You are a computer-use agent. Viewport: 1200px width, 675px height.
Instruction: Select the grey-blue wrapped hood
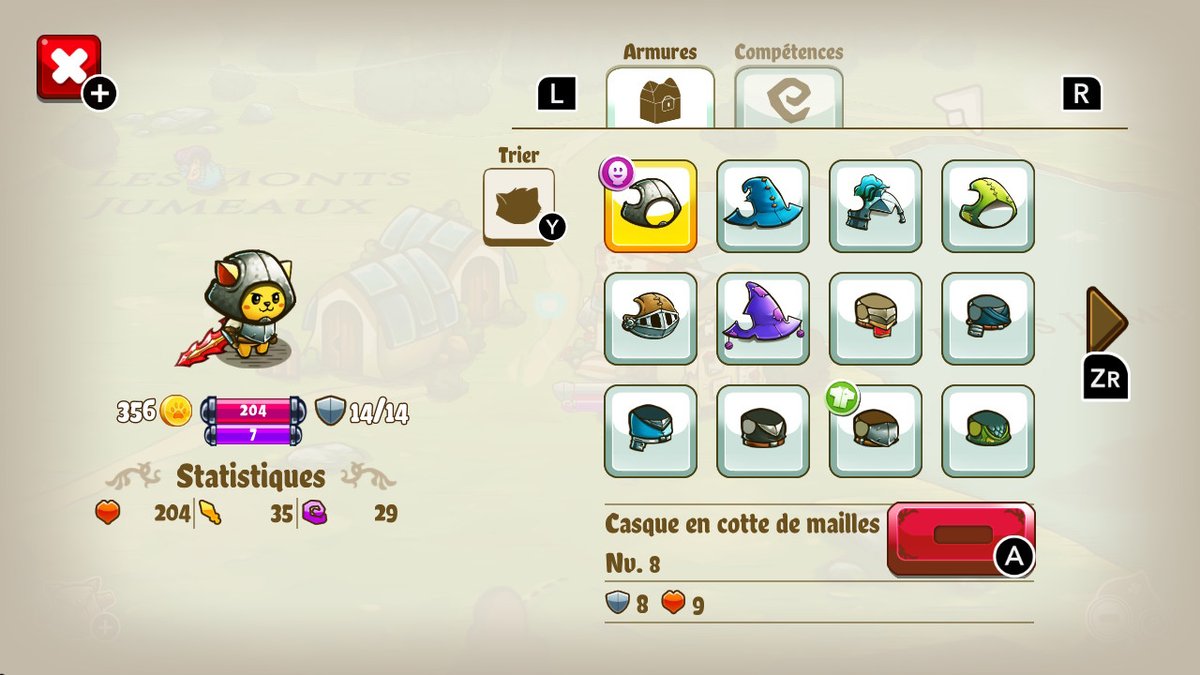pyautogui.click(x=988, y=318)
